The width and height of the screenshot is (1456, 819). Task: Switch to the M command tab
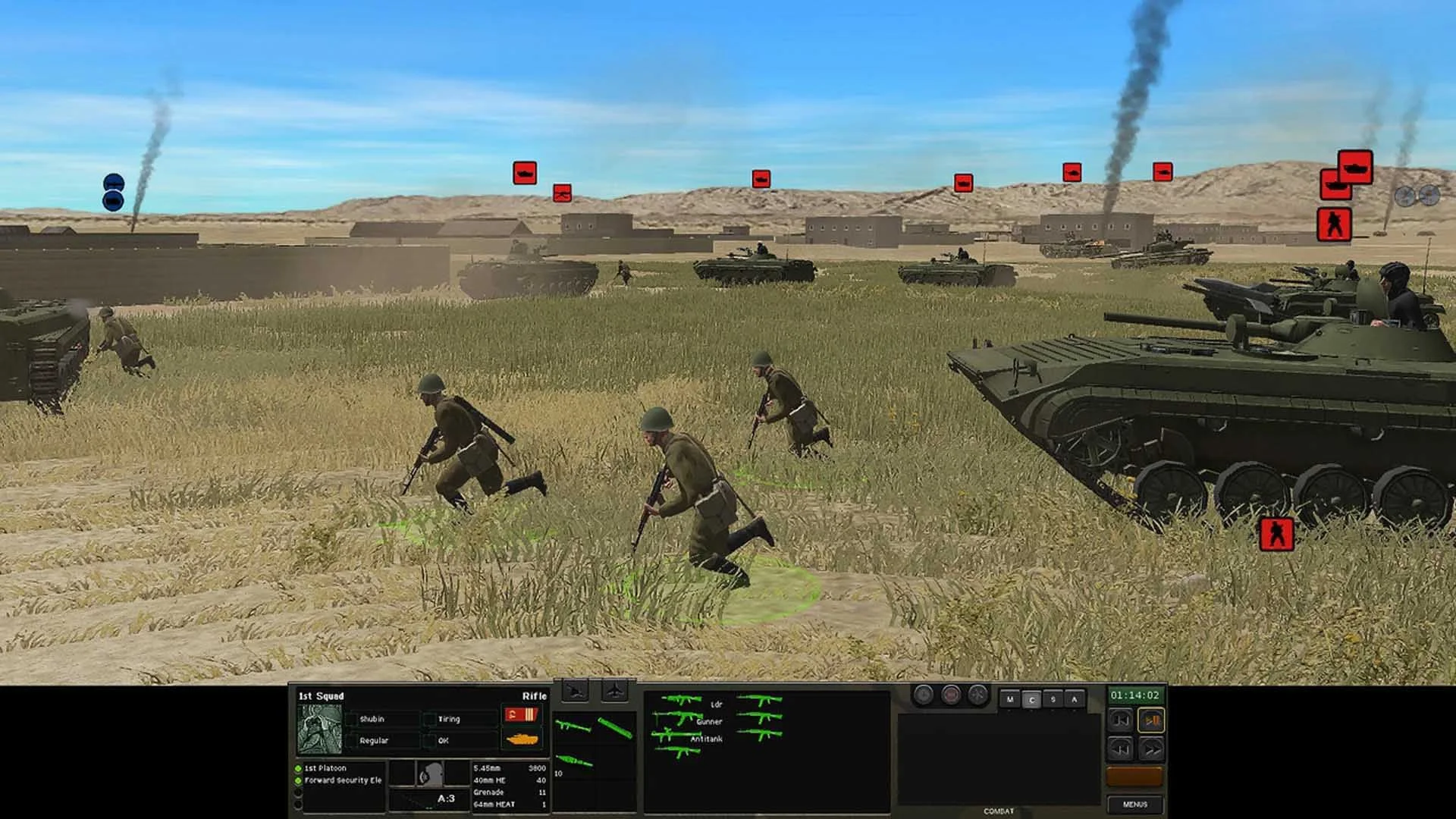[x=1009, y=699]
